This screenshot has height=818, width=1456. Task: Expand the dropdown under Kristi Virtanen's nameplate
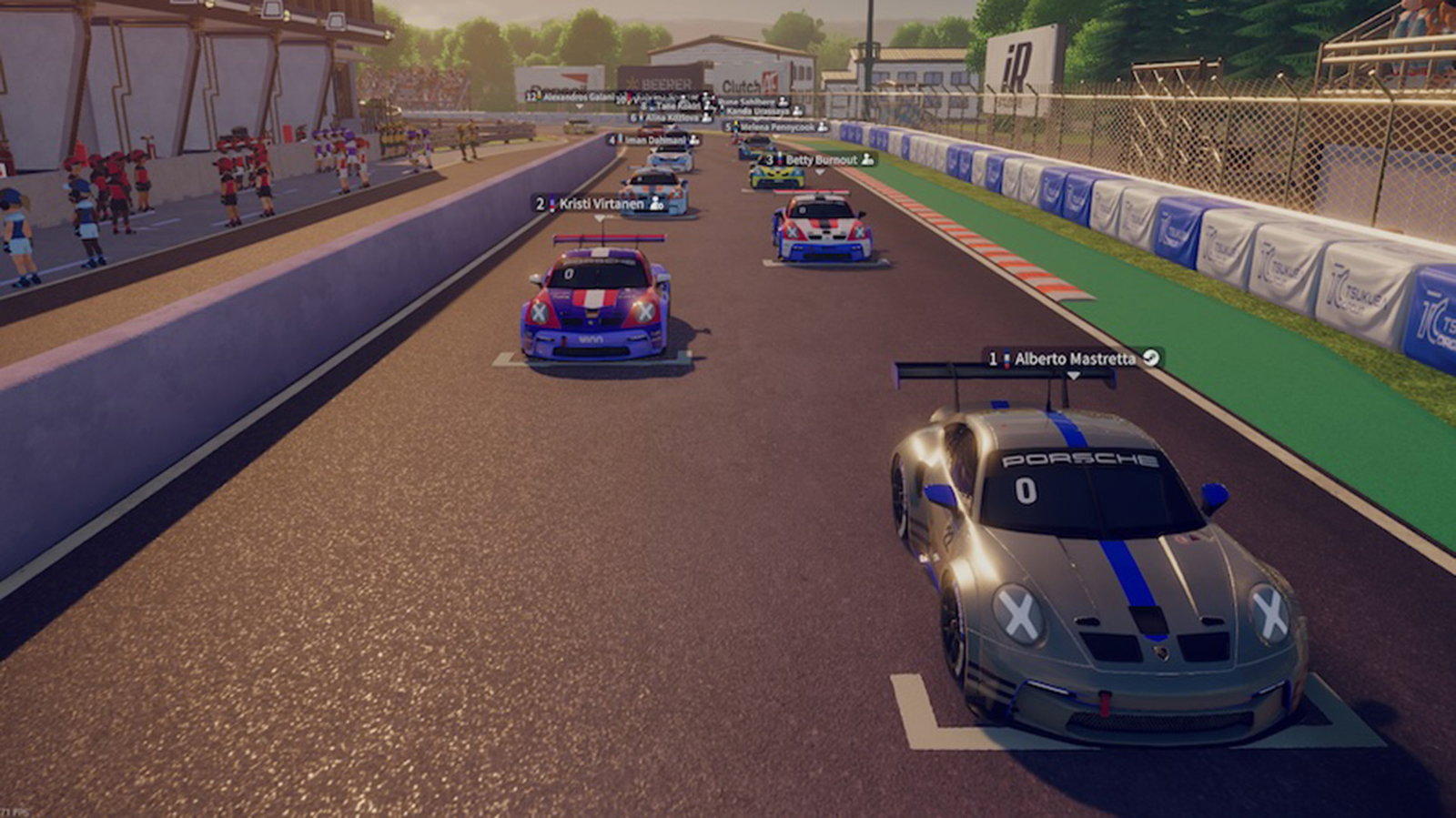coord(599,217)
